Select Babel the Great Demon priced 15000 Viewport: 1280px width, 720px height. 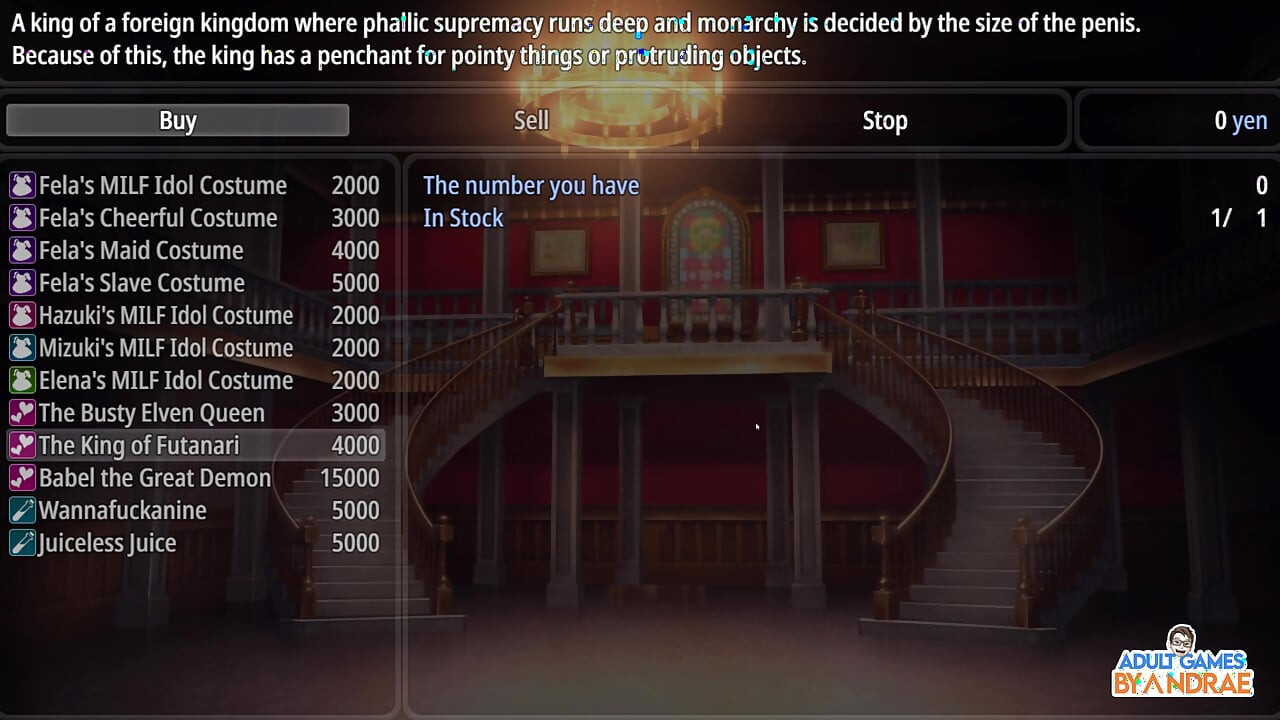[153, 478]
